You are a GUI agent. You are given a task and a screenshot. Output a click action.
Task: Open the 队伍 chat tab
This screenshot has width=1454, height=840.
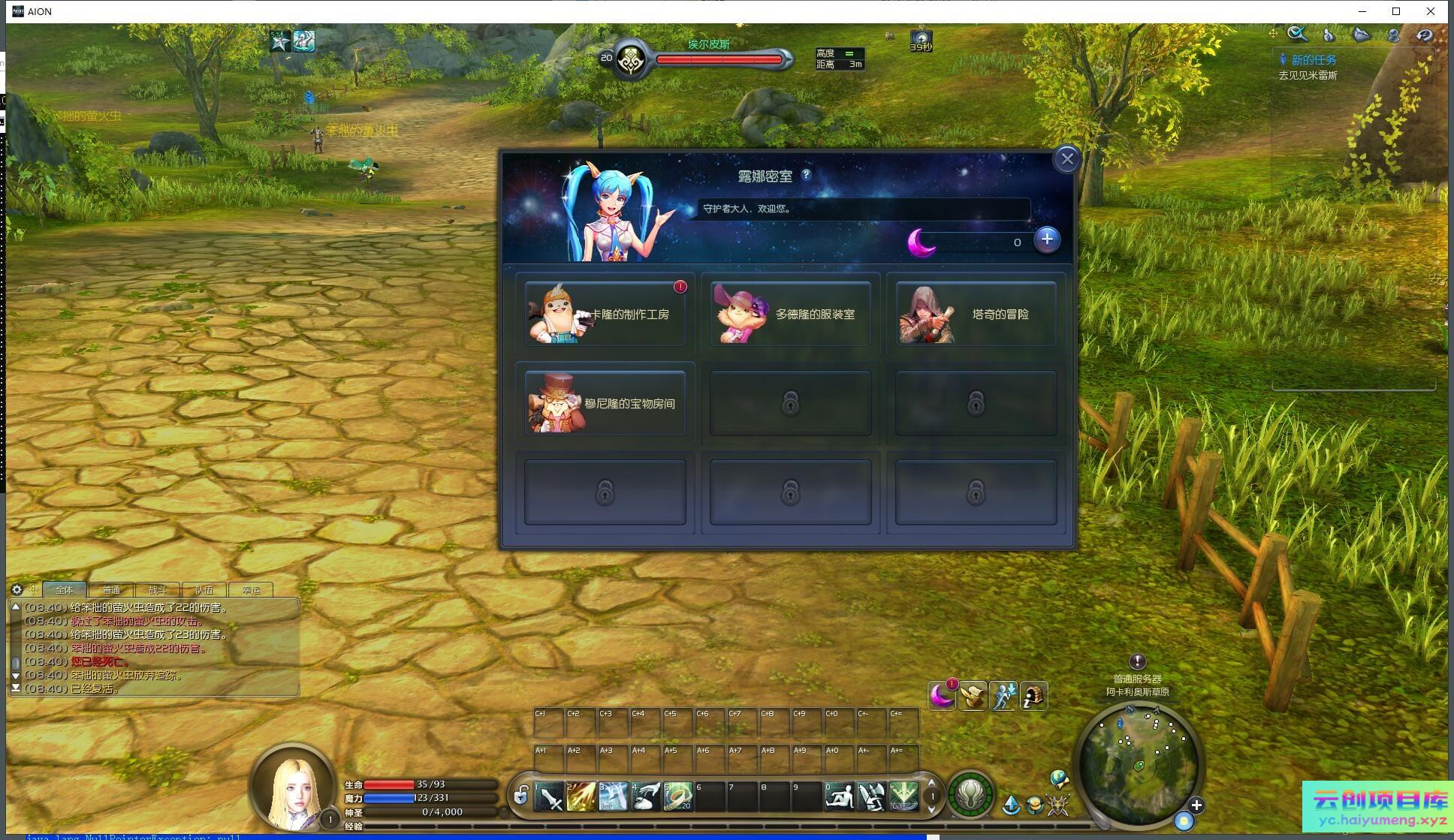click(x=204, y=590)
